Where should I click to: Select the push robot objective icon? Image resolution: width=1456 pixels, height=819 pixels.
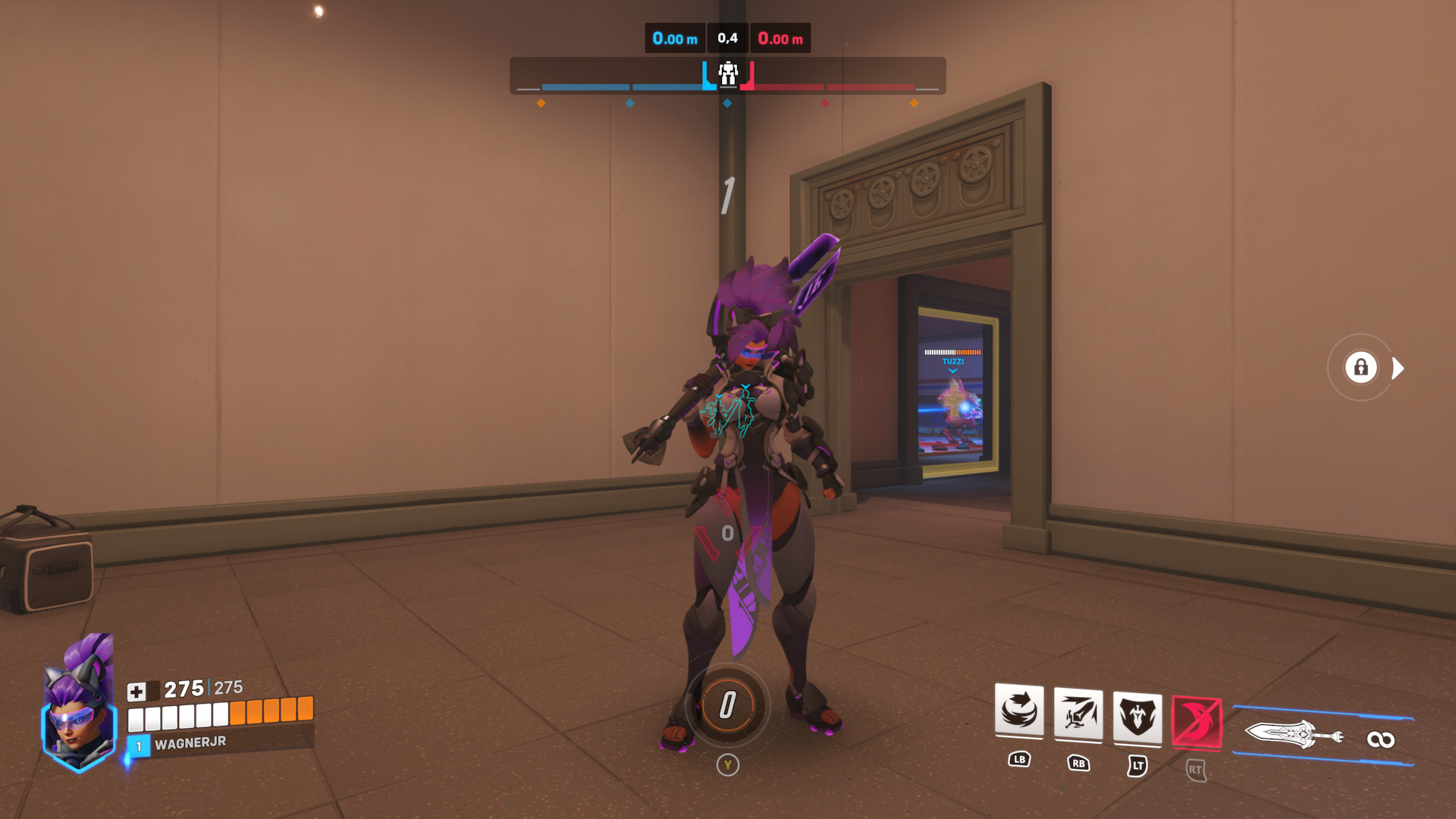click(728, 74)
